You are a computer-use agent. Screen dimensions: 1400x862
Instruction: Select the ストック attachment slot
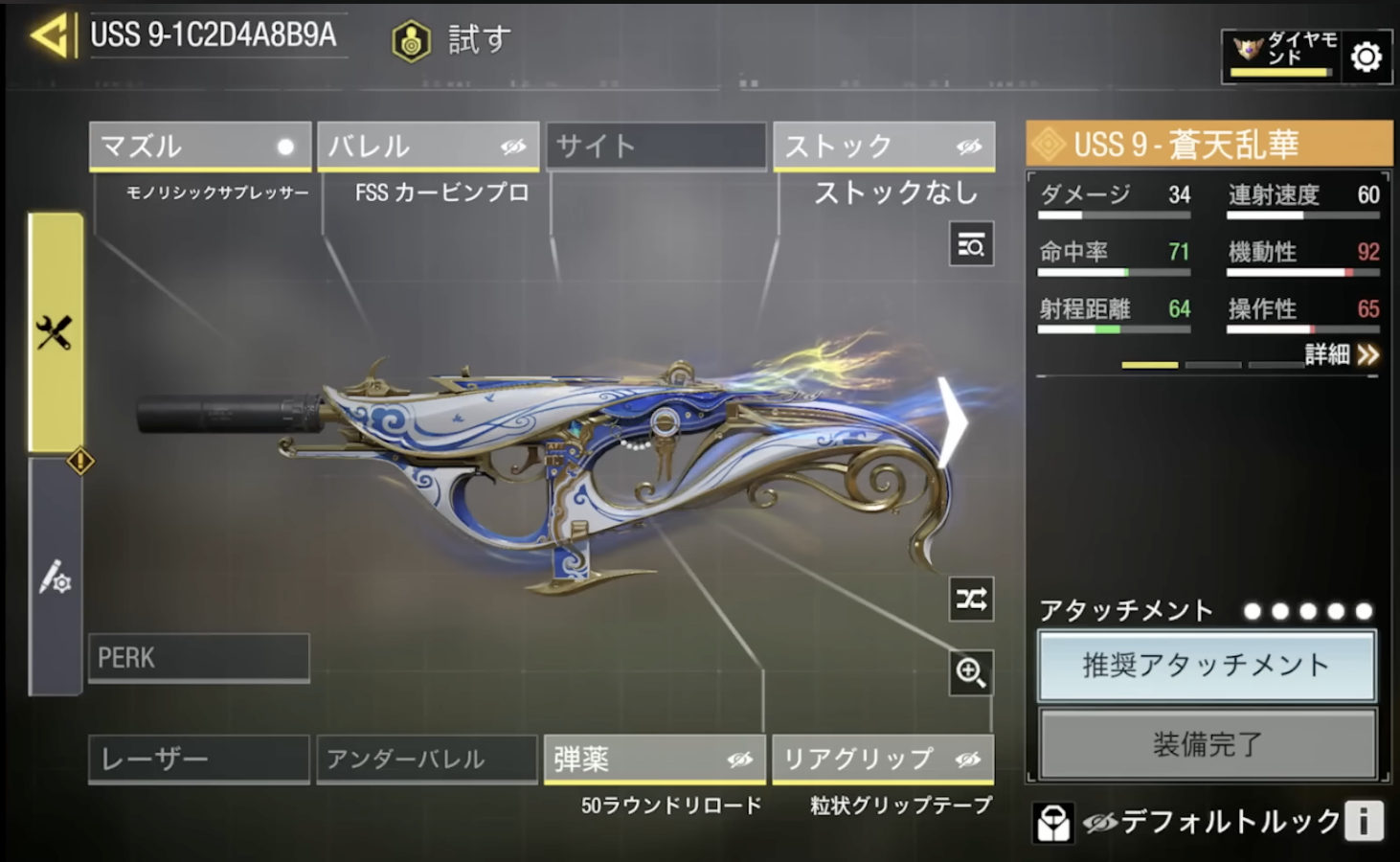pyautogui.click(x=884, y=147)
